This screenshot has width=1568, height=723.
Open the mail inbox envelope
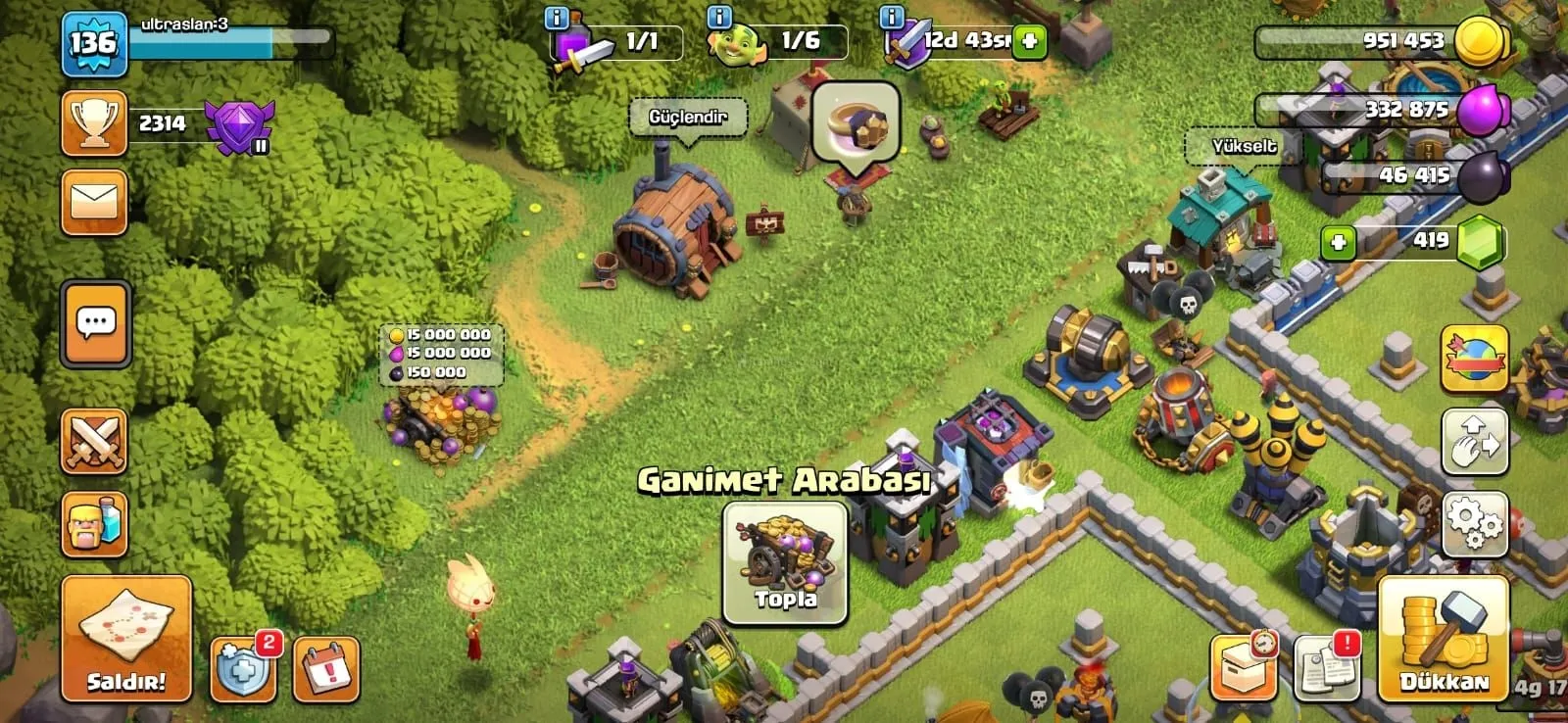94,203
